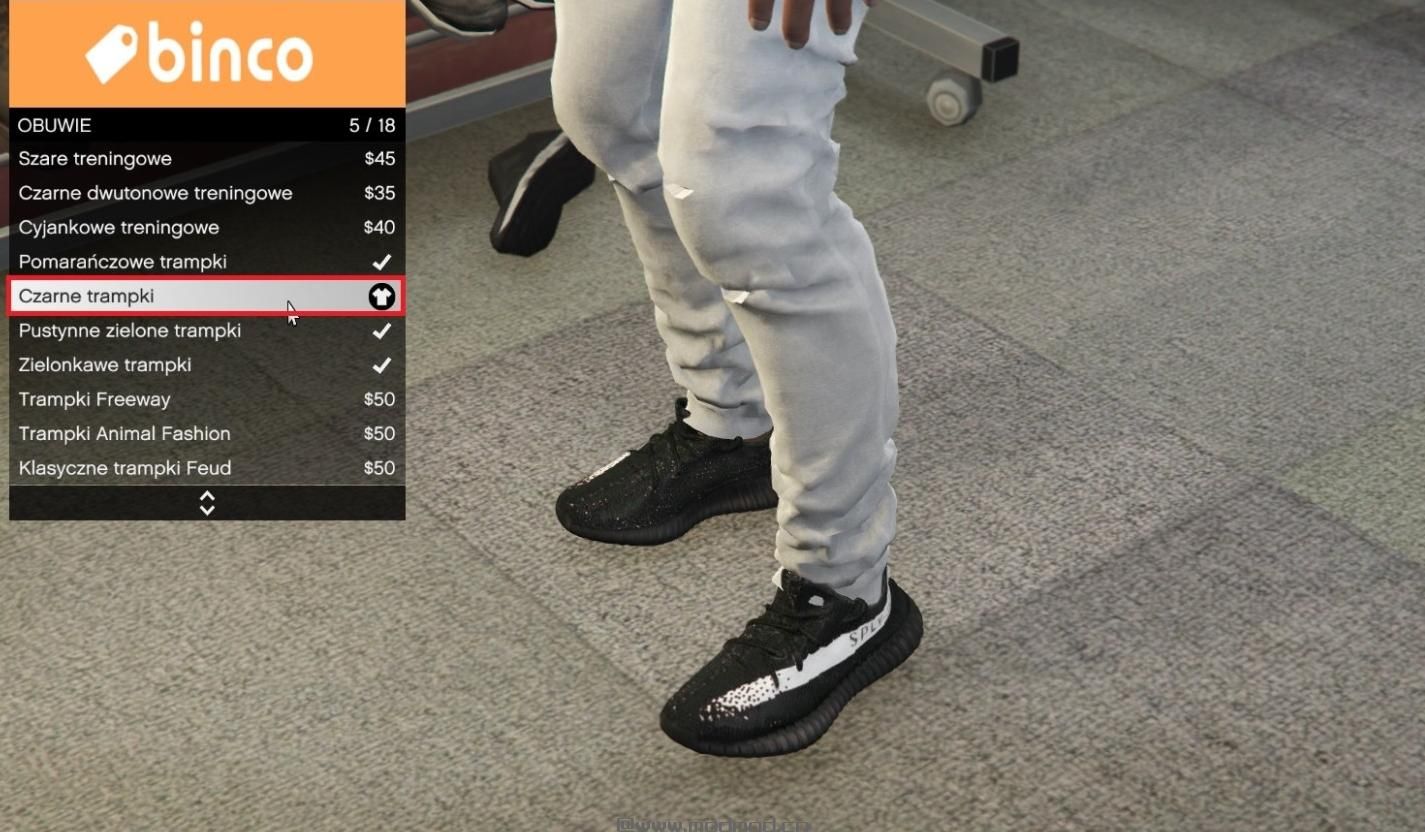Click the checkmark next to Pustynne zielone trampki

click(381, 330)
